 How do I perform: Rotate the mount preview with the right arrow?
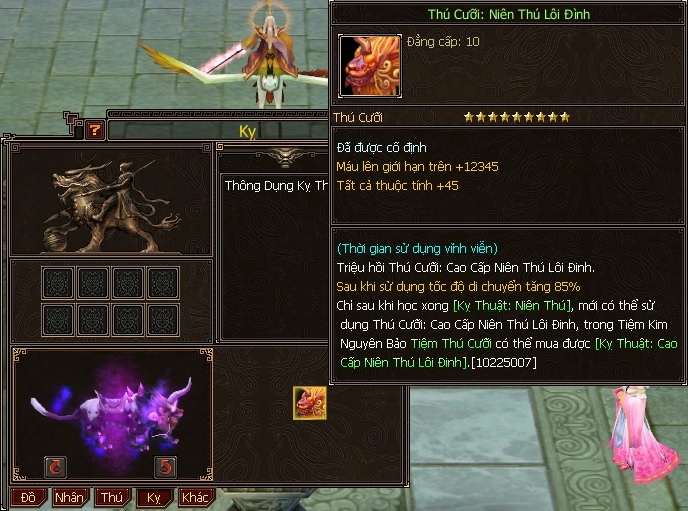tap(166, 466)
